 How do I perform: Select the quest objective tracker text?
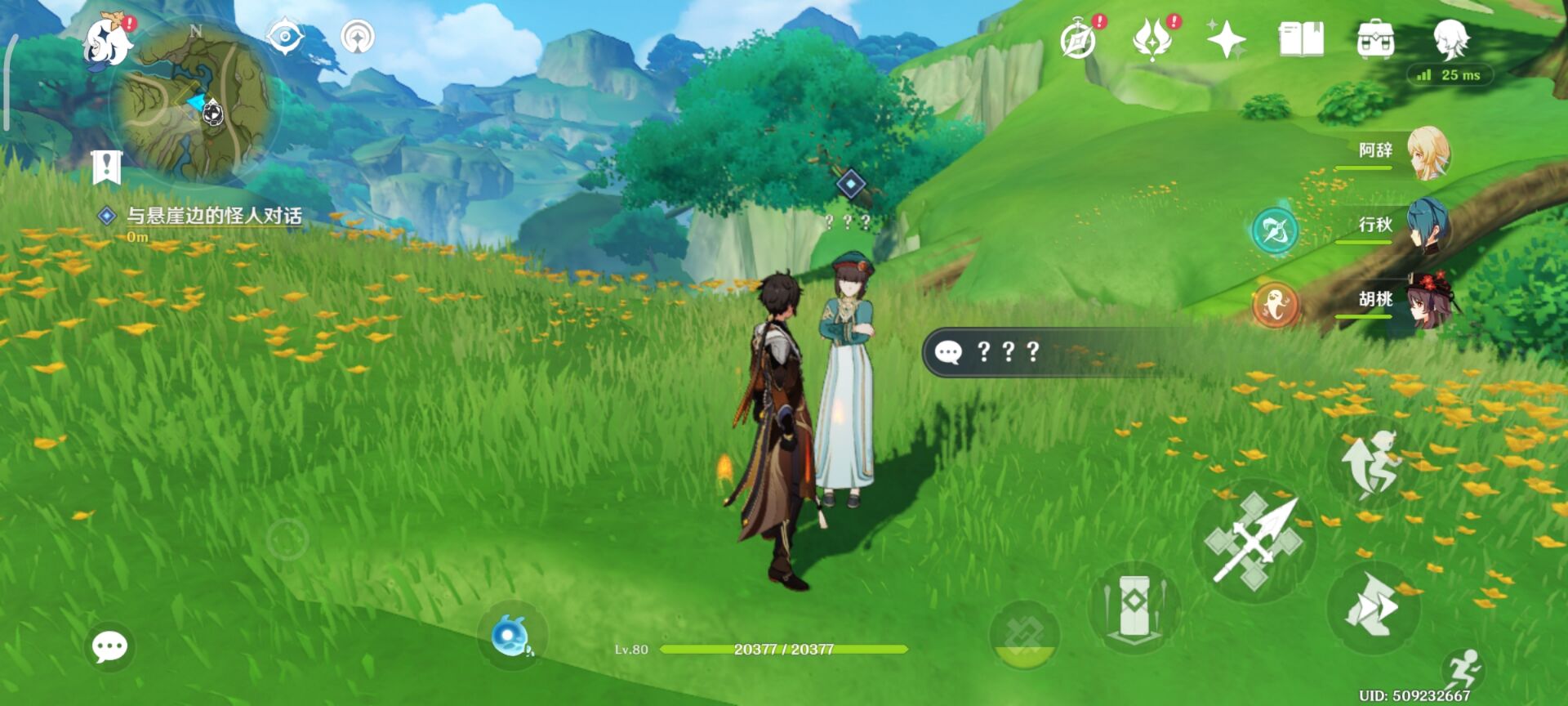pyautogui.click(x=213, y=216)
